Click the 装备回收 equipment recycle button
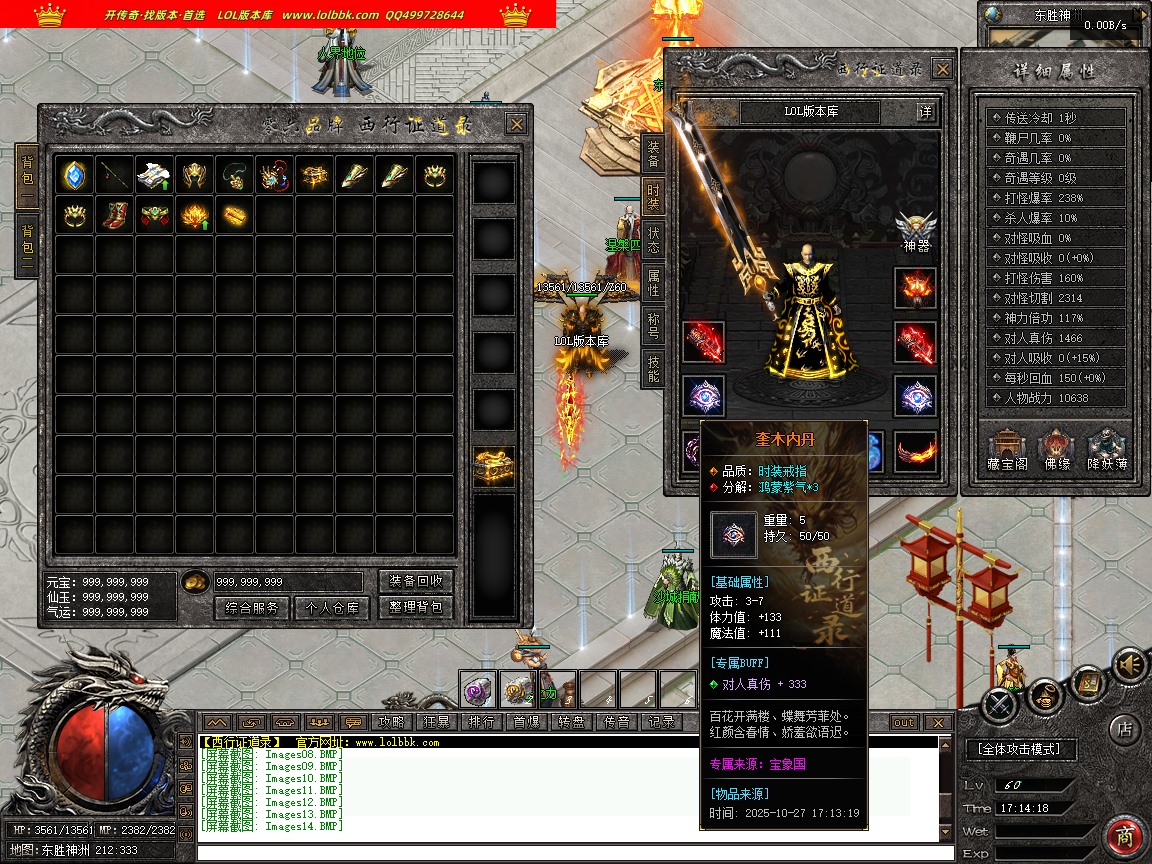 click(x=416, y=581)
